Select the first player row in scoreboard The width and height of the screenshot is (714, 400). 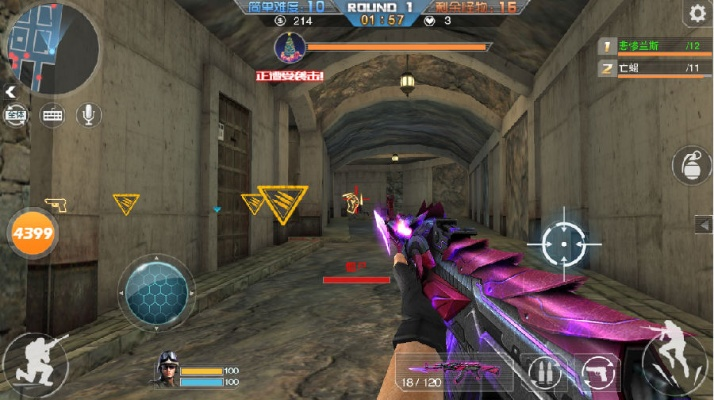[x=654, y=46]
